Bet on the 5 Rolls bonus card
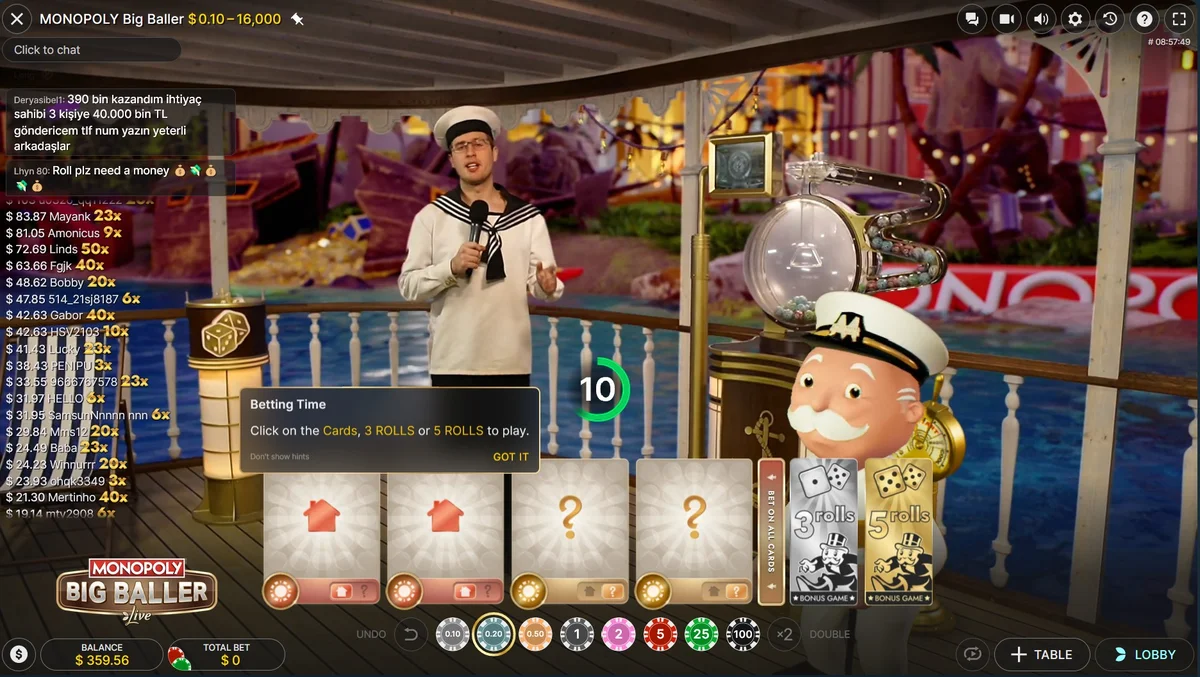This screenshot has height=677, width=1200. click(899, 532)
